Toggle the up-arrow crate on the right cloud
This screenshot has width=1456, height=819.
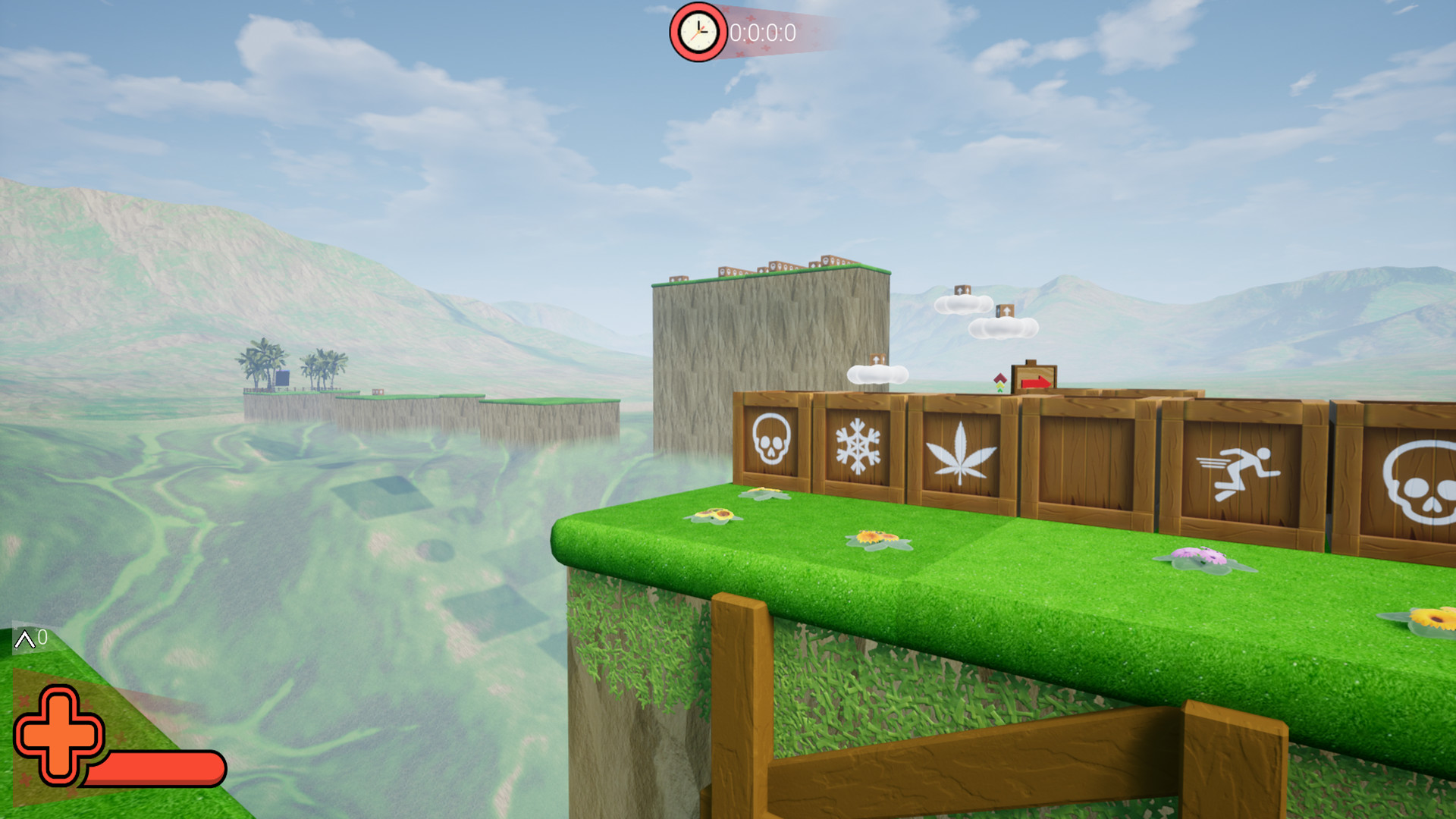[x=1006, y=311]
